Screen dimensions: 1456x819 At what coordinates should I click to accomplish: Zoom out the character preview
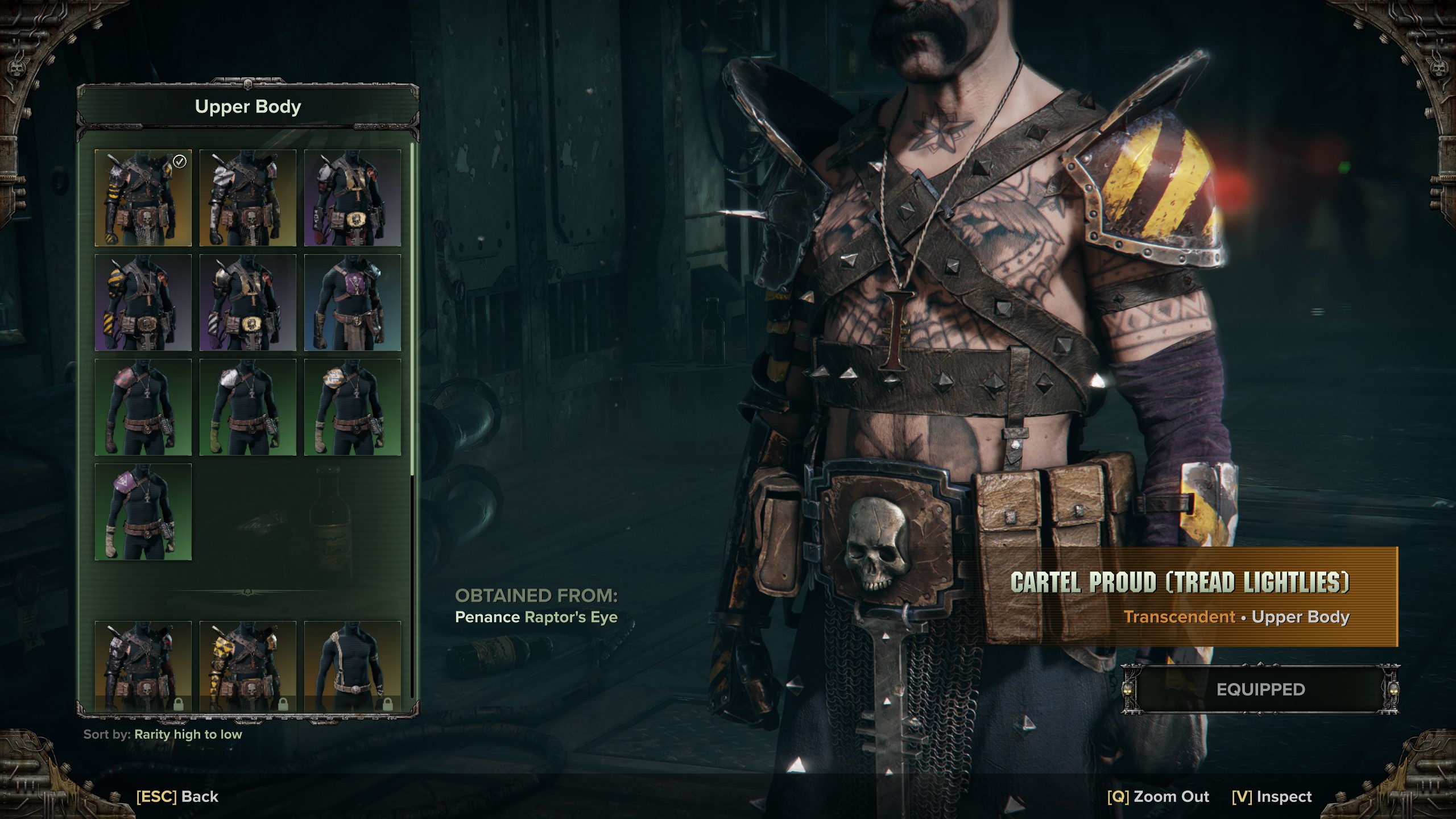(x=1158, y=796)
